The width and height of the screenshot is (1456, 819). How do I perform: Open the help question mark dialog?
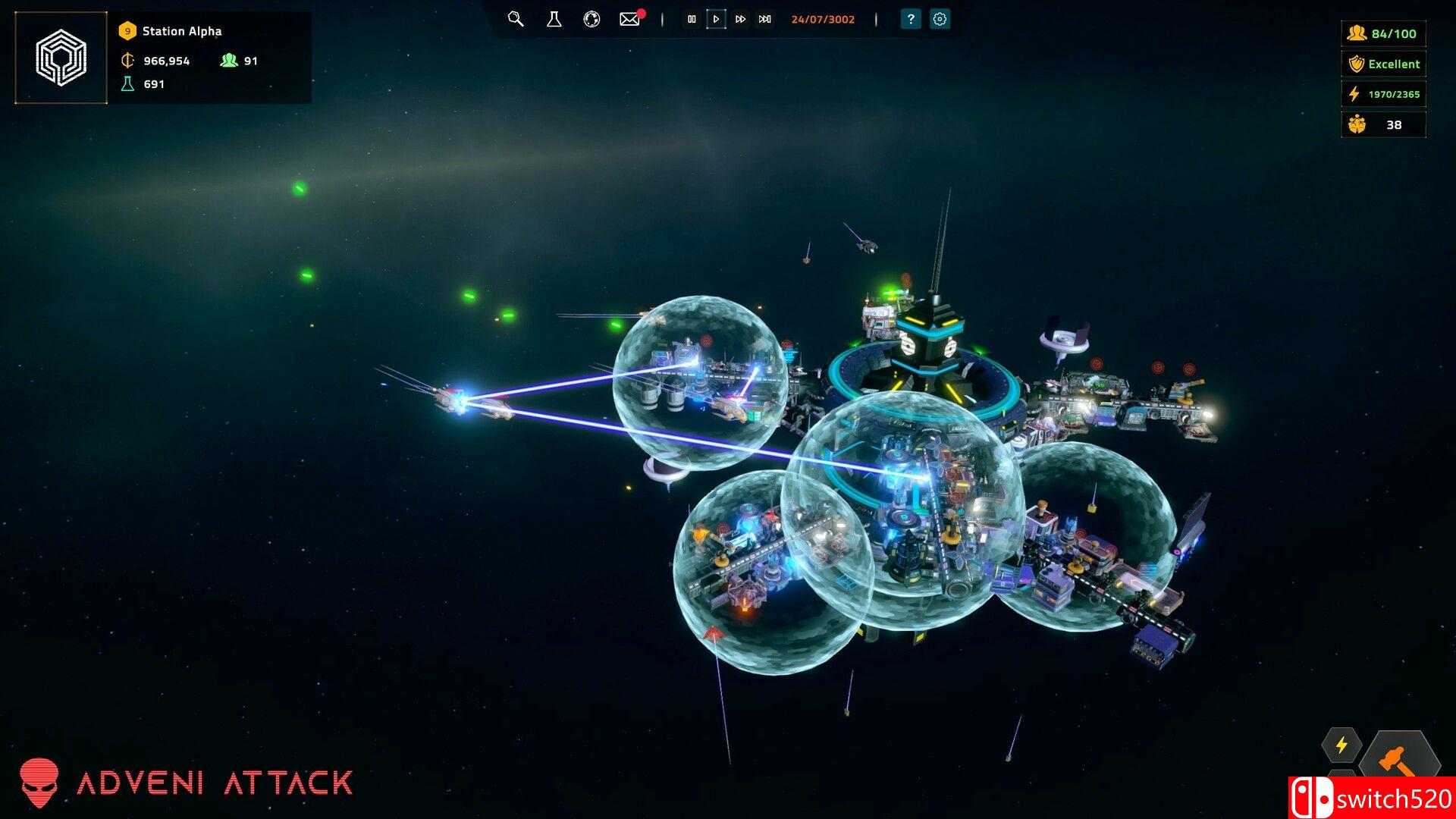[x=908, y=20]
